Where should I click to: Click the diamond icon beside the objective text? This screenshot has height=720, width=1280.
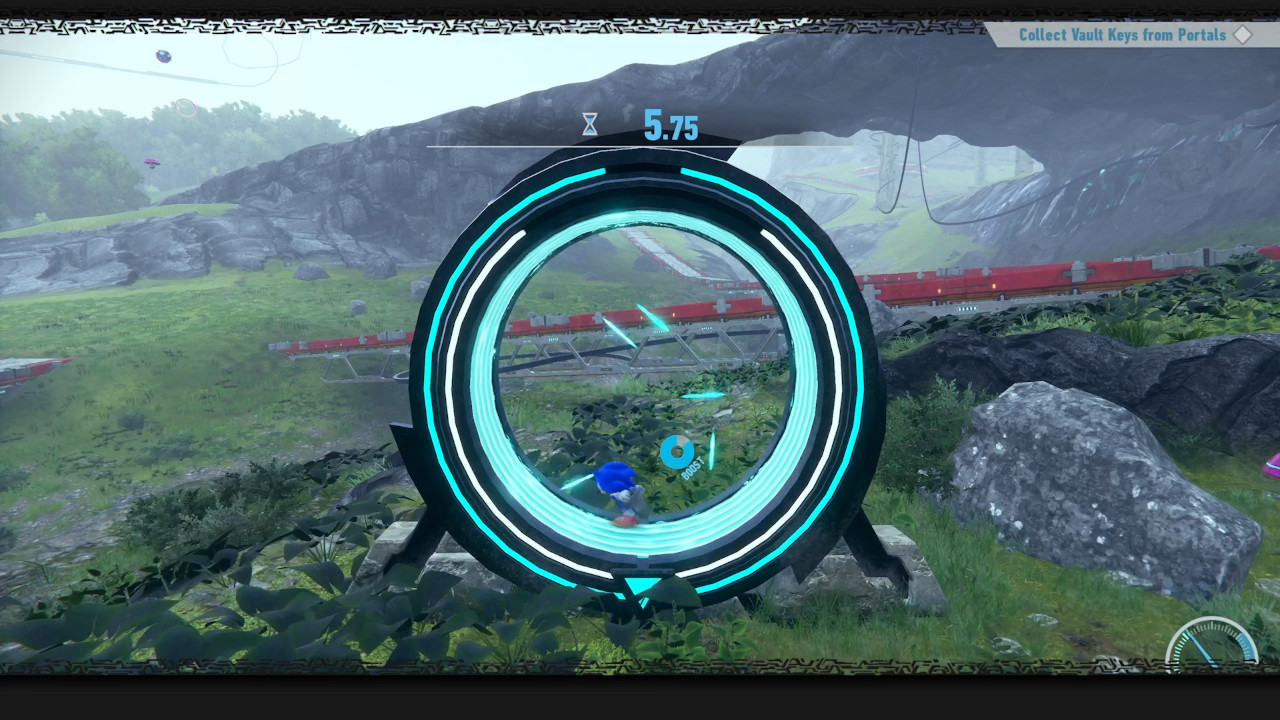point(1244,34)
